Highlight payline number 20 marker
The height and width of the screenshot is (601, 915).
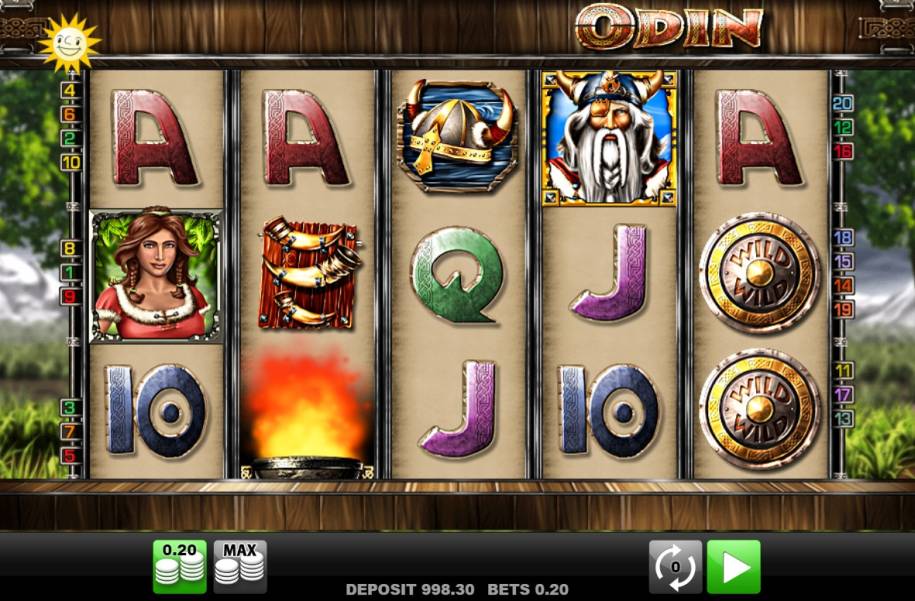(x=843, y=103)
